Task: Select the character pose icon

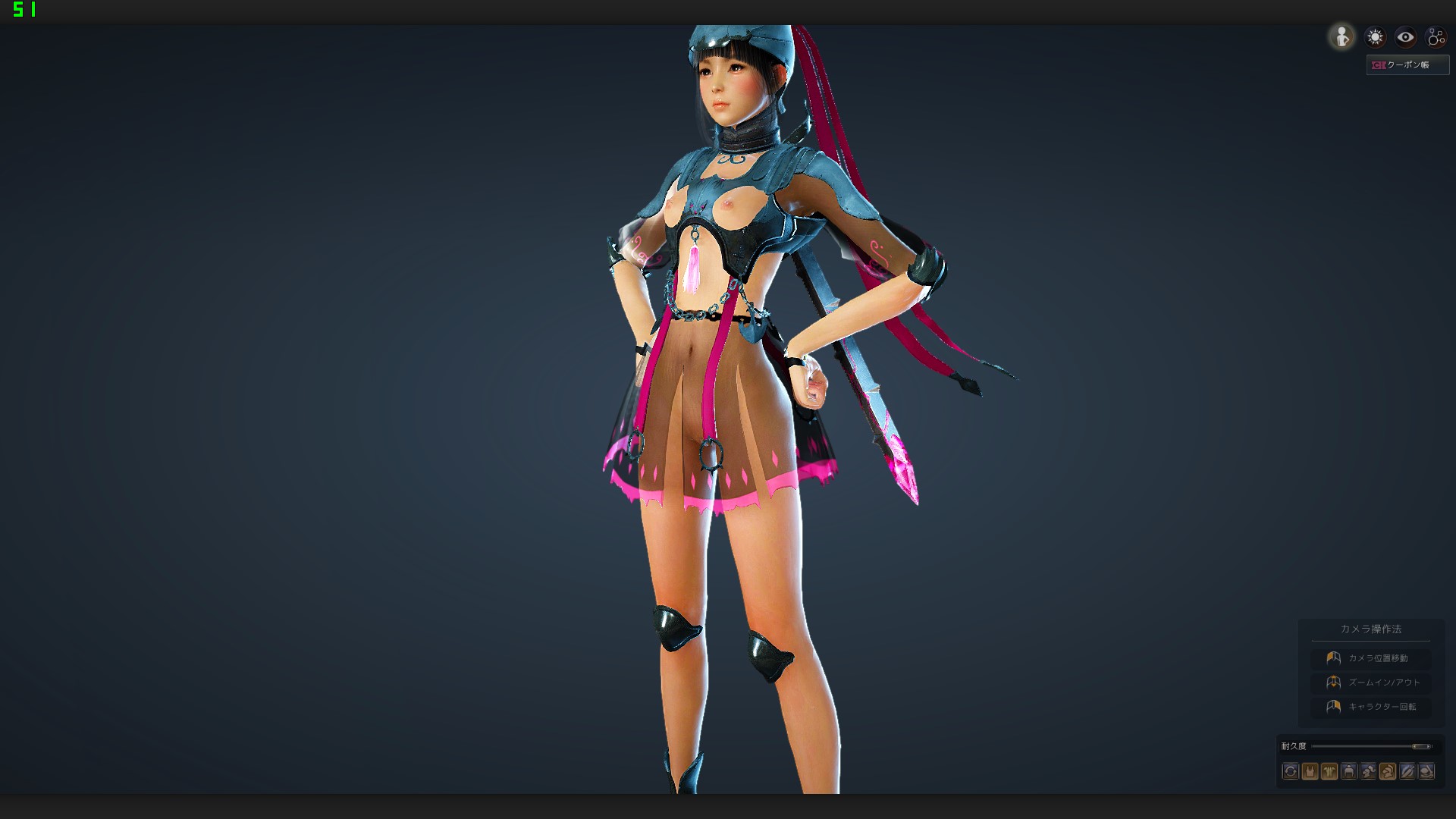Action: point(1342,36)
